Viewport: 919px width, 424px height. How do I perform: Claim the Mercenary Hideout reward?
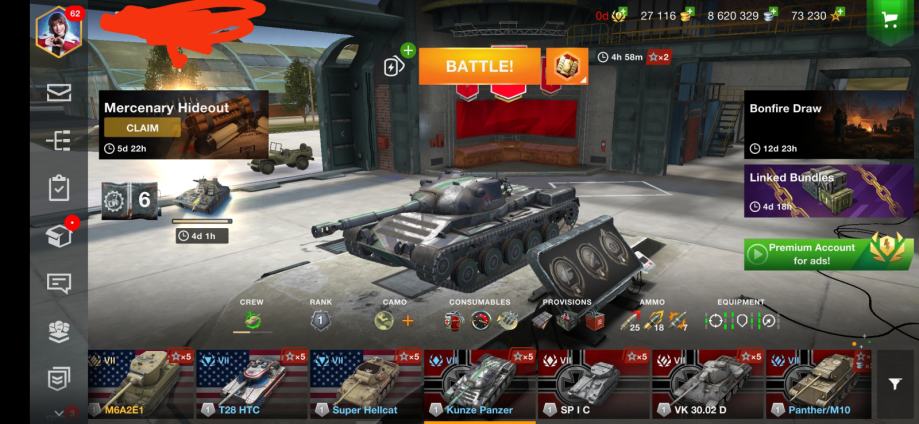click(142, 128)
